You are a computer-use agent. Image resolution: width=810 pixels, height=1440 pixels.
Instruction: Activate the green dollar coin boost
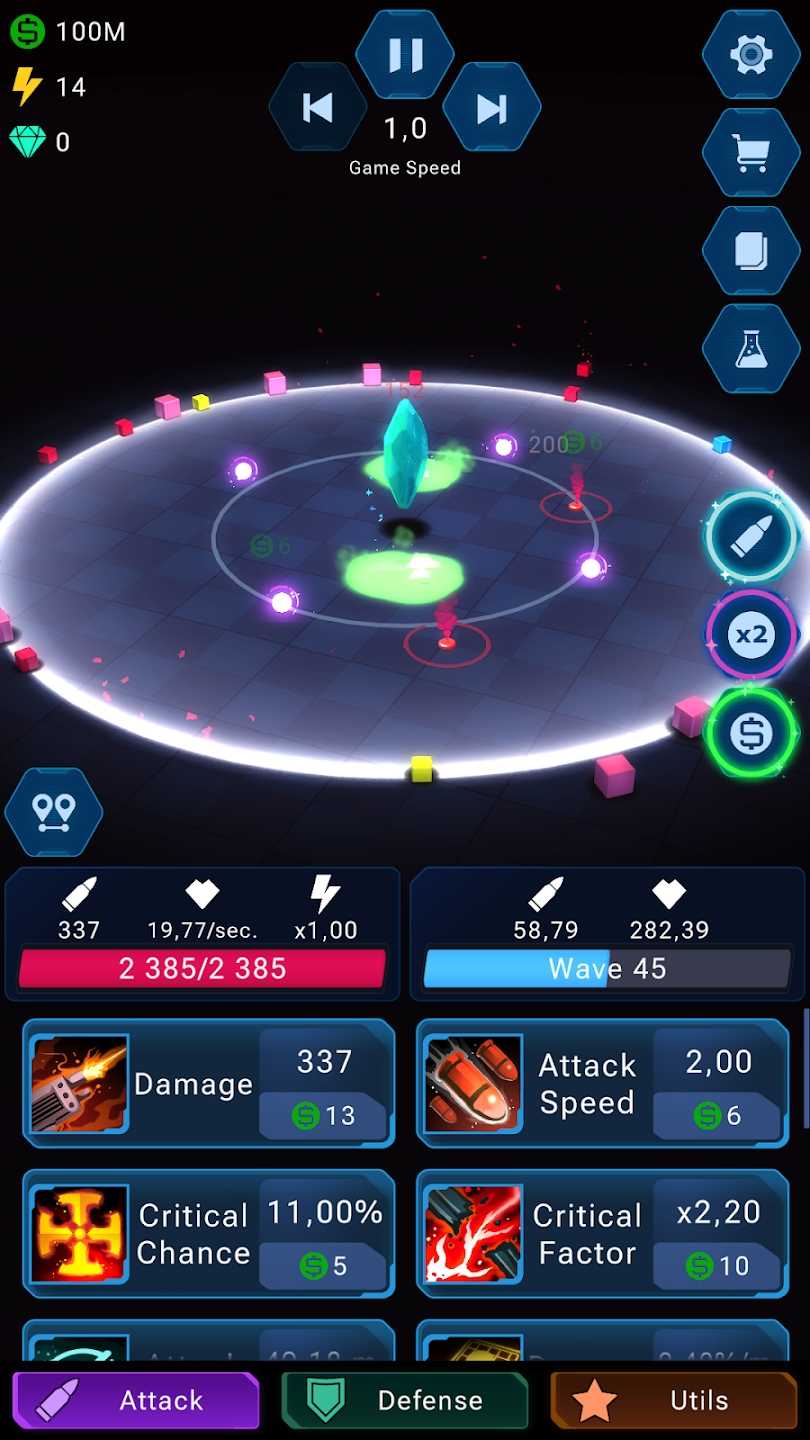(x=751, y=734)
